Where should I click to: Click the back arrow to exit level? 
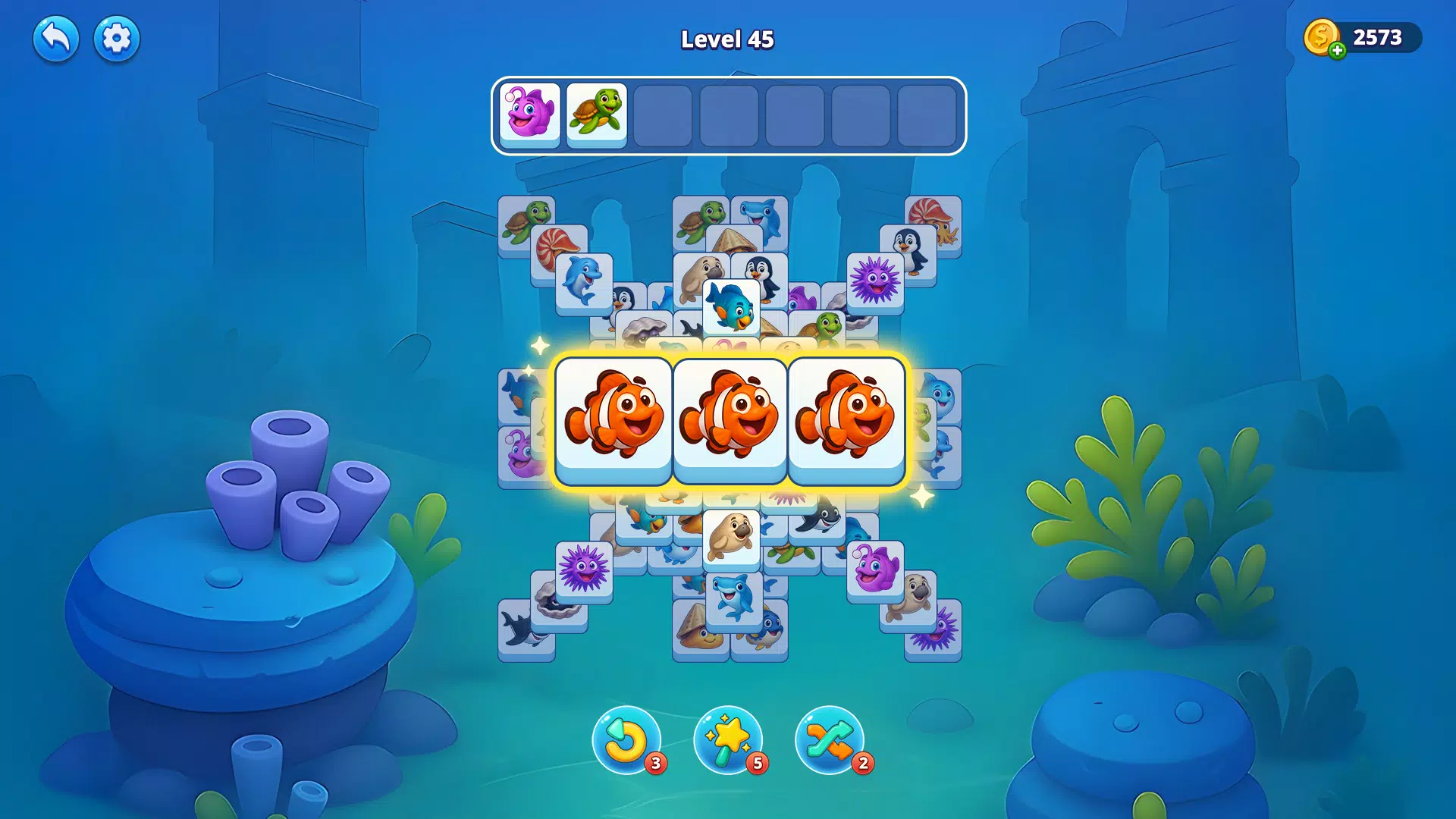click(x=55, y=38)
